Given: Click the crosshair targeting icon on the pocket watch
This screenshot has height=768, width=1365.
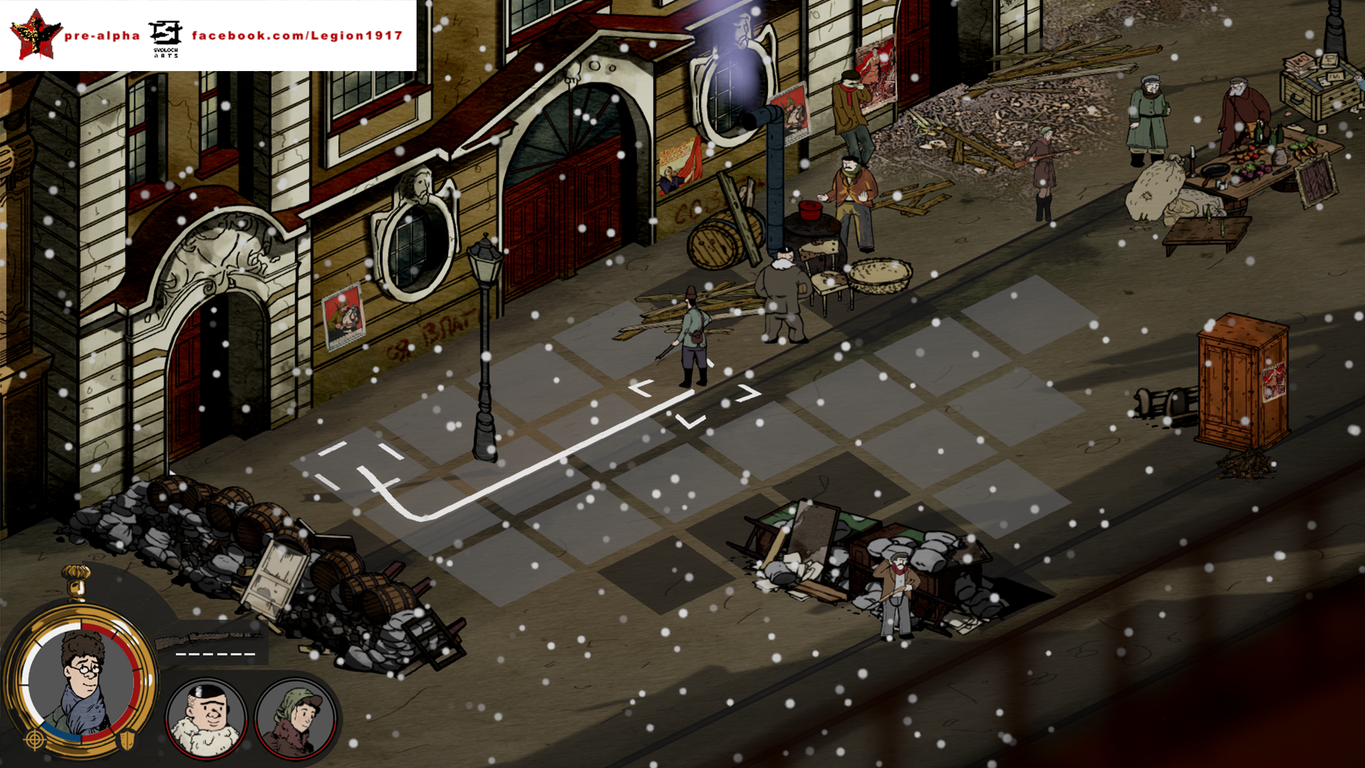Looking at the screenshot, I should [34, 739].
